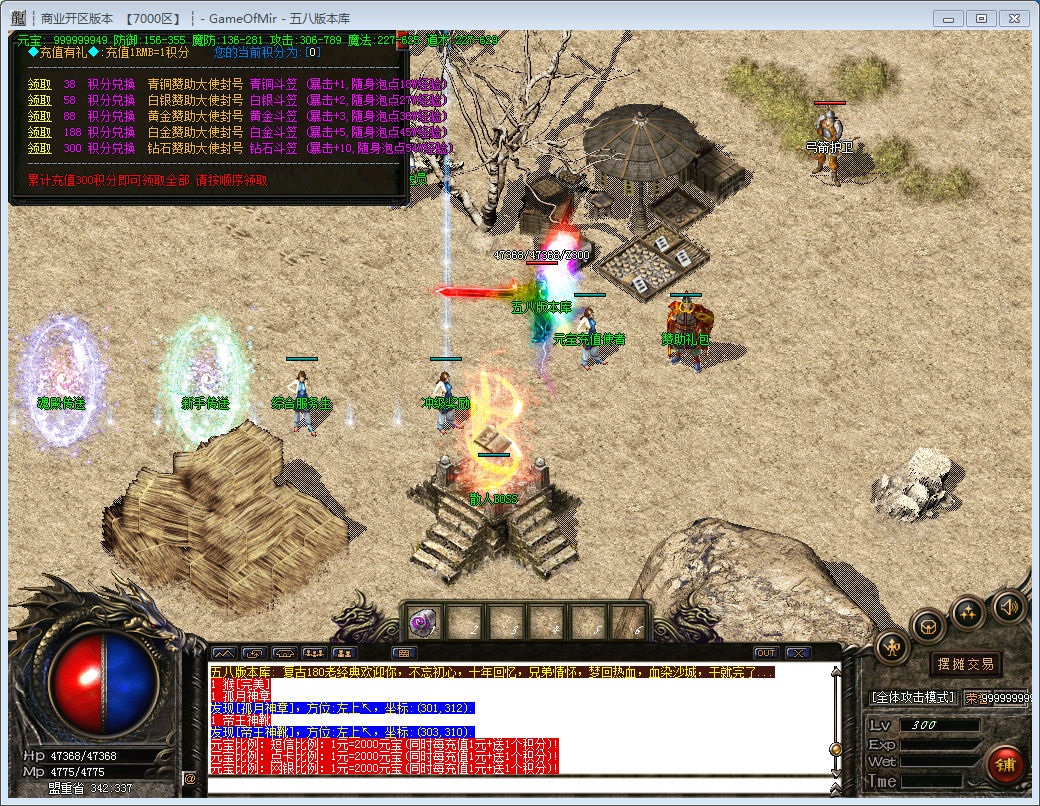Open the 摆摊交易 stall trade button

pos(966,664)
